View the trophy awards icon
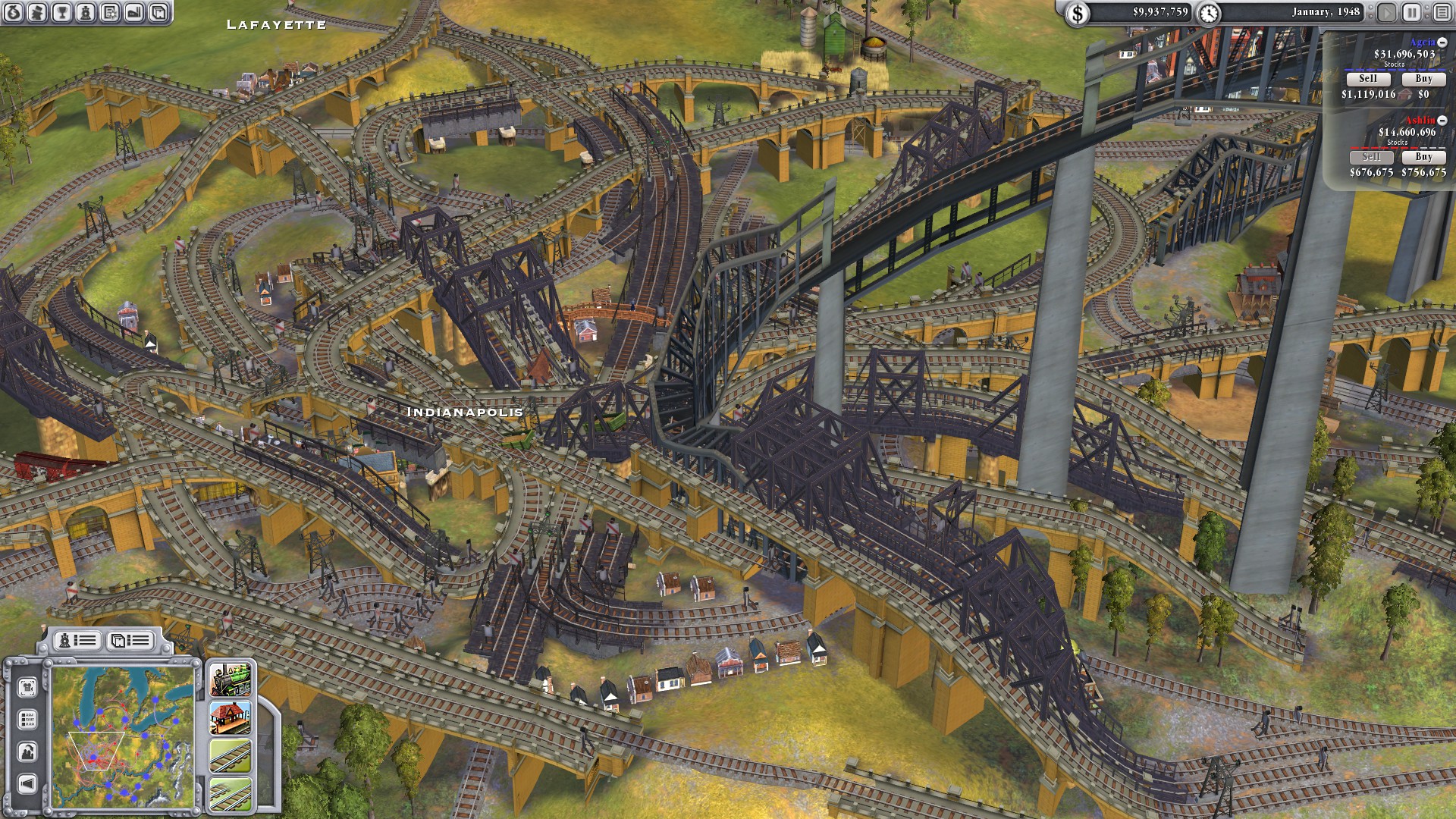This screenshot has height=819, width=1456. coord(61,13)
